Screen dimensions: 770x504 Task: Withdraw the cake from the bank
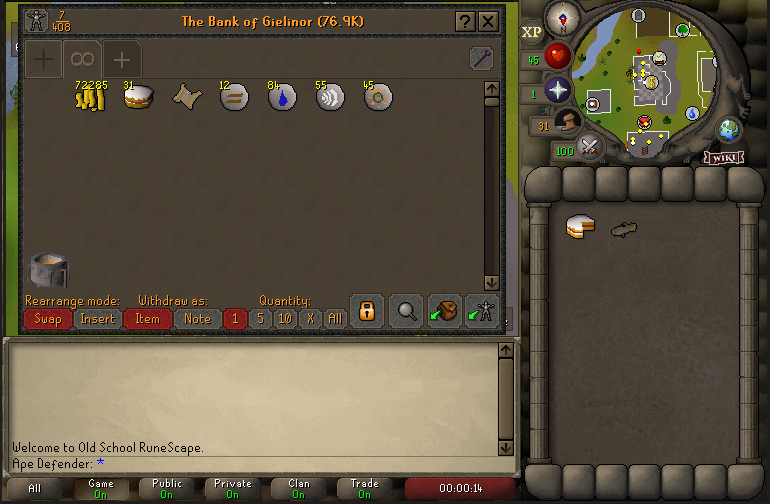(137, 97)
